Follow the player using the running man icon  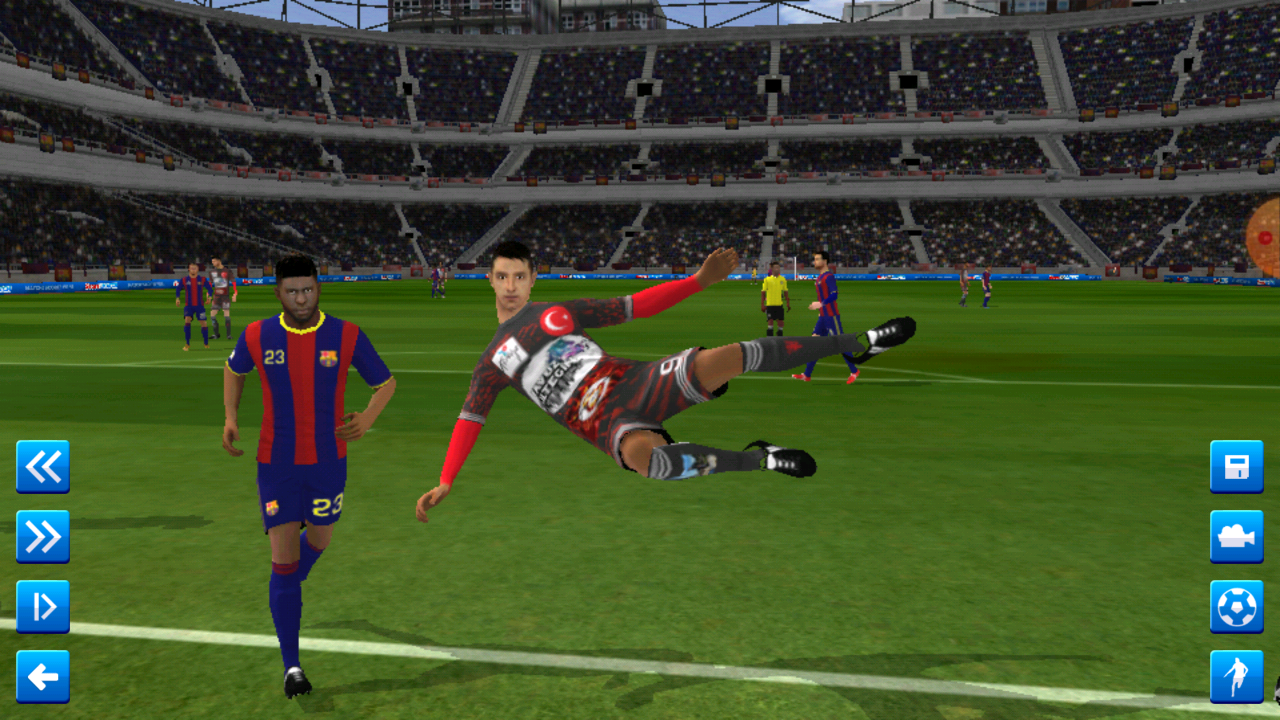1237,678
